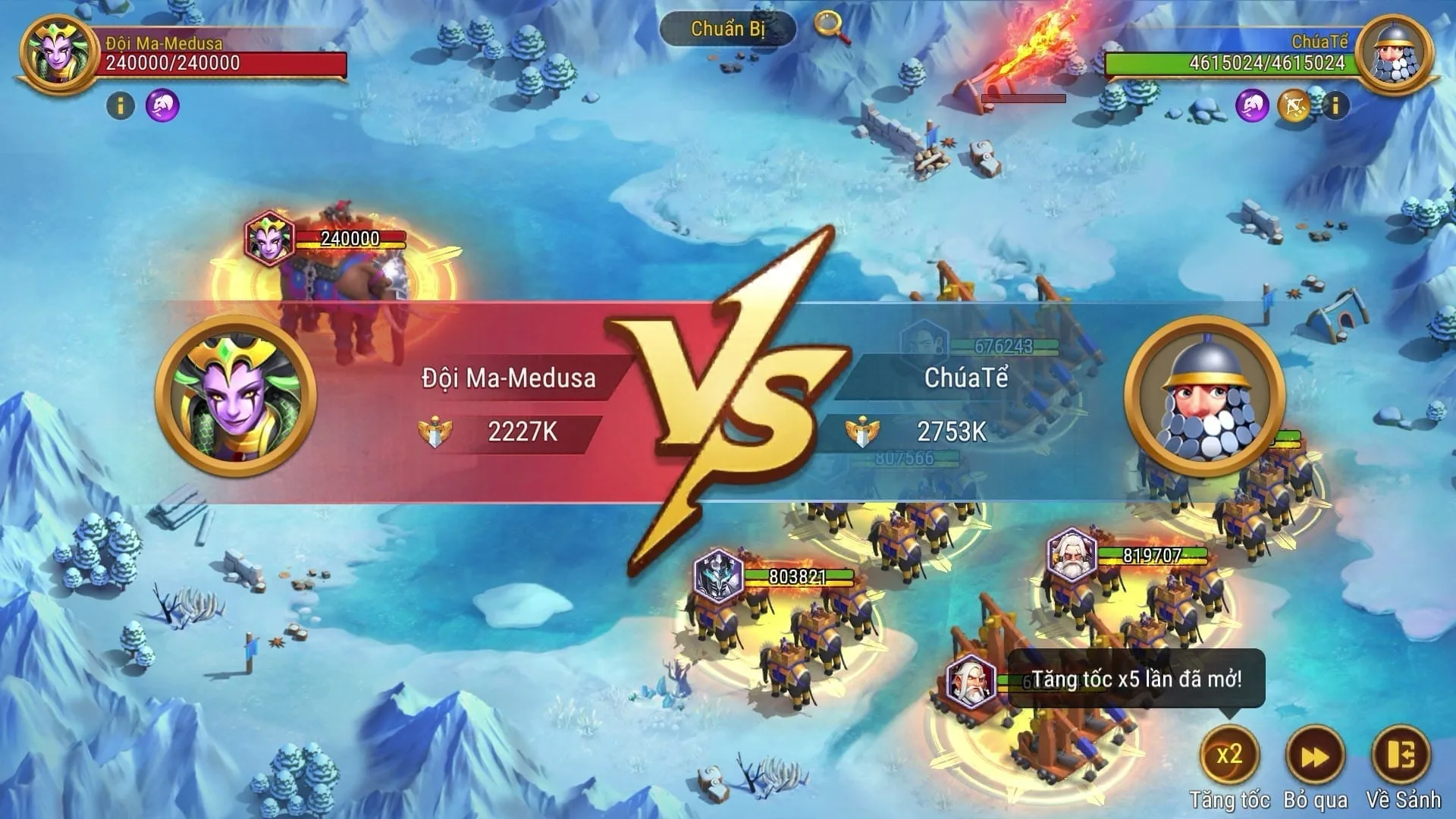Open the magnifying glass inspect icon
The image size is (1456, 819).
831,27
